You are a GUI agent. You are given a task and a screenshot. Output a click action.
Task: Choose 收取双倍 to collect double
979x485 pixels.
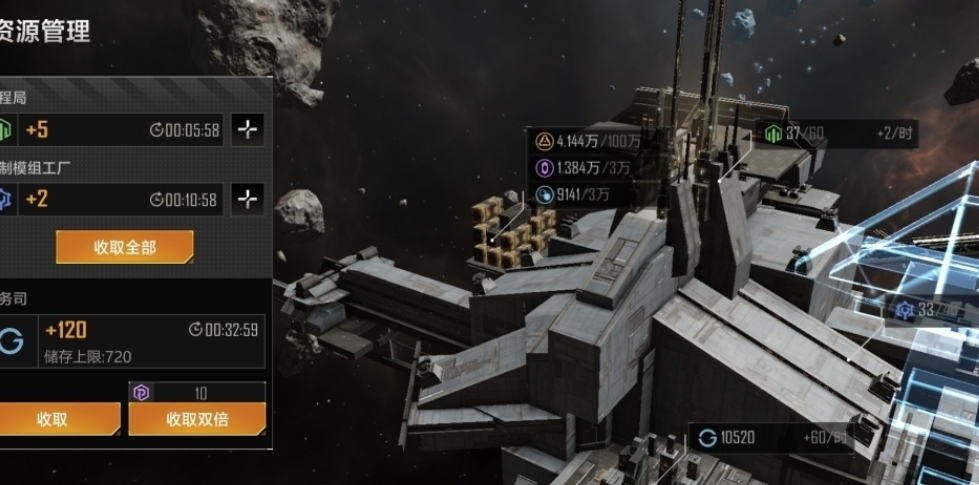[197, 419]
